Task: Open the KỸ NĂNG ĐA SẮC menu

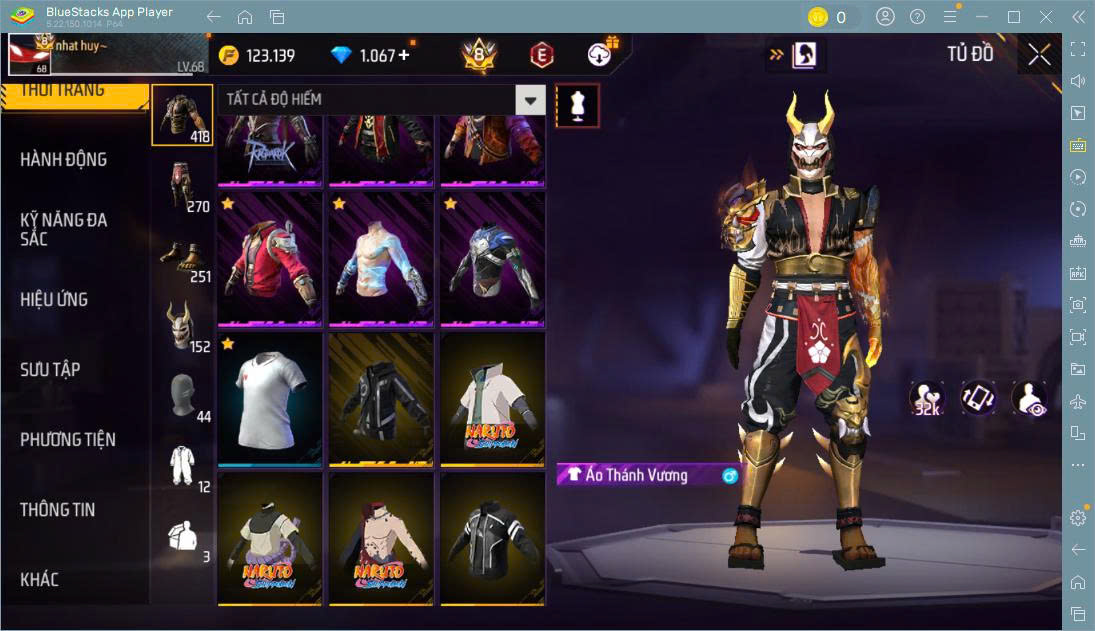Action: (64, 229)
